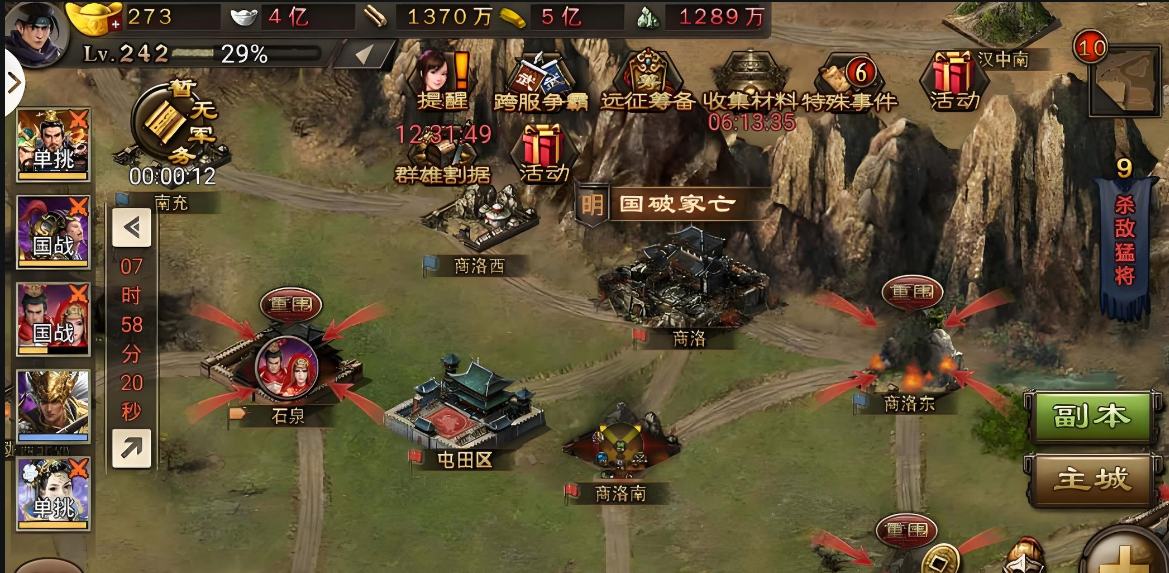Click the diagonal arrow button below timer
This screenshot has width=1169, height=573.
coord(132,449)
